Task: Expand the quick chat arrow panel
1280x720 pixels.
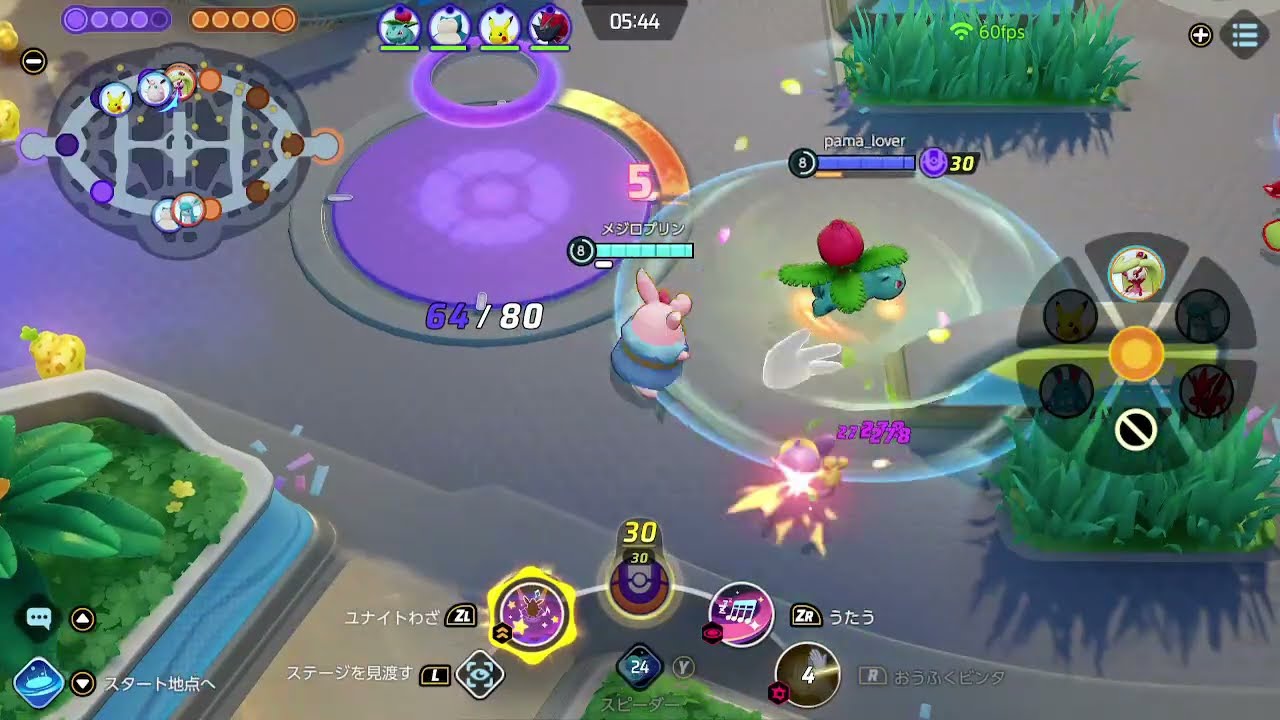Action: pos(80,620)
